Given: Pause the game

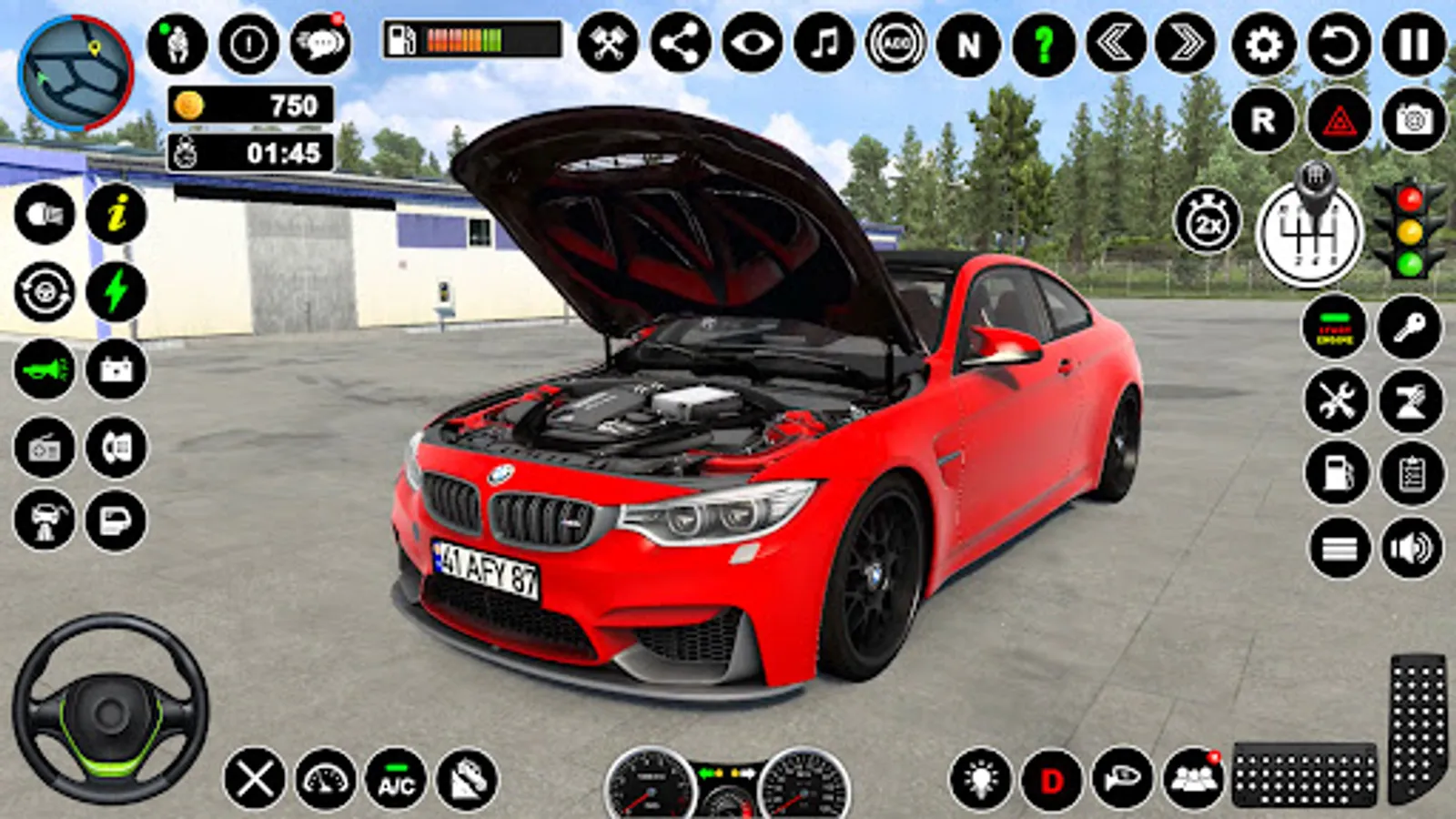Looking at the screenshot, I should pyautogui.click(x=1414, y=44).
